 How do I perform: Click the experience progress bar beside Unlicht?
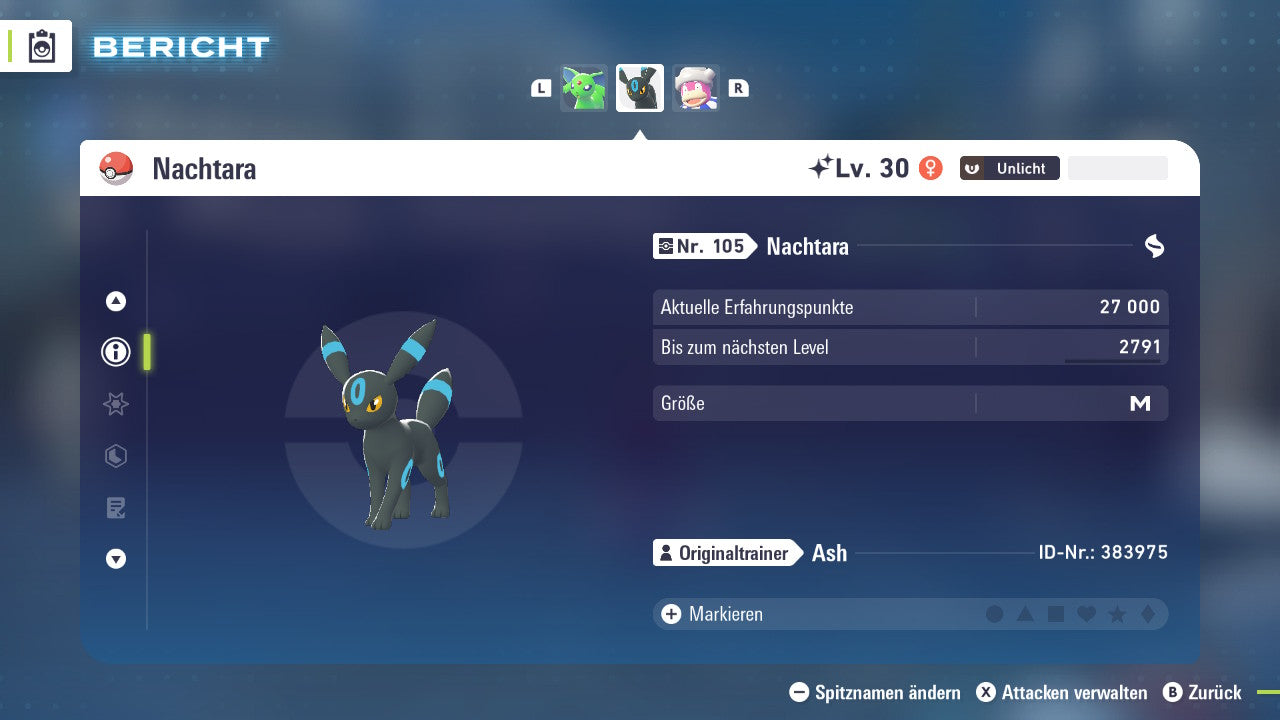point(1117,167)
